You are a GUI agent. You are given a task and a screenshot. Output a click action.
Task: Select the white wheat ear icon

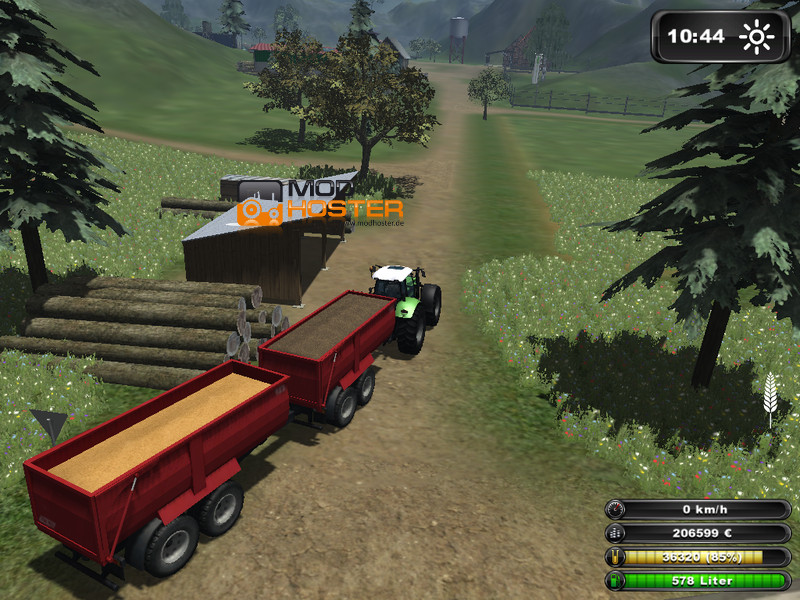(x=771, y=396)
